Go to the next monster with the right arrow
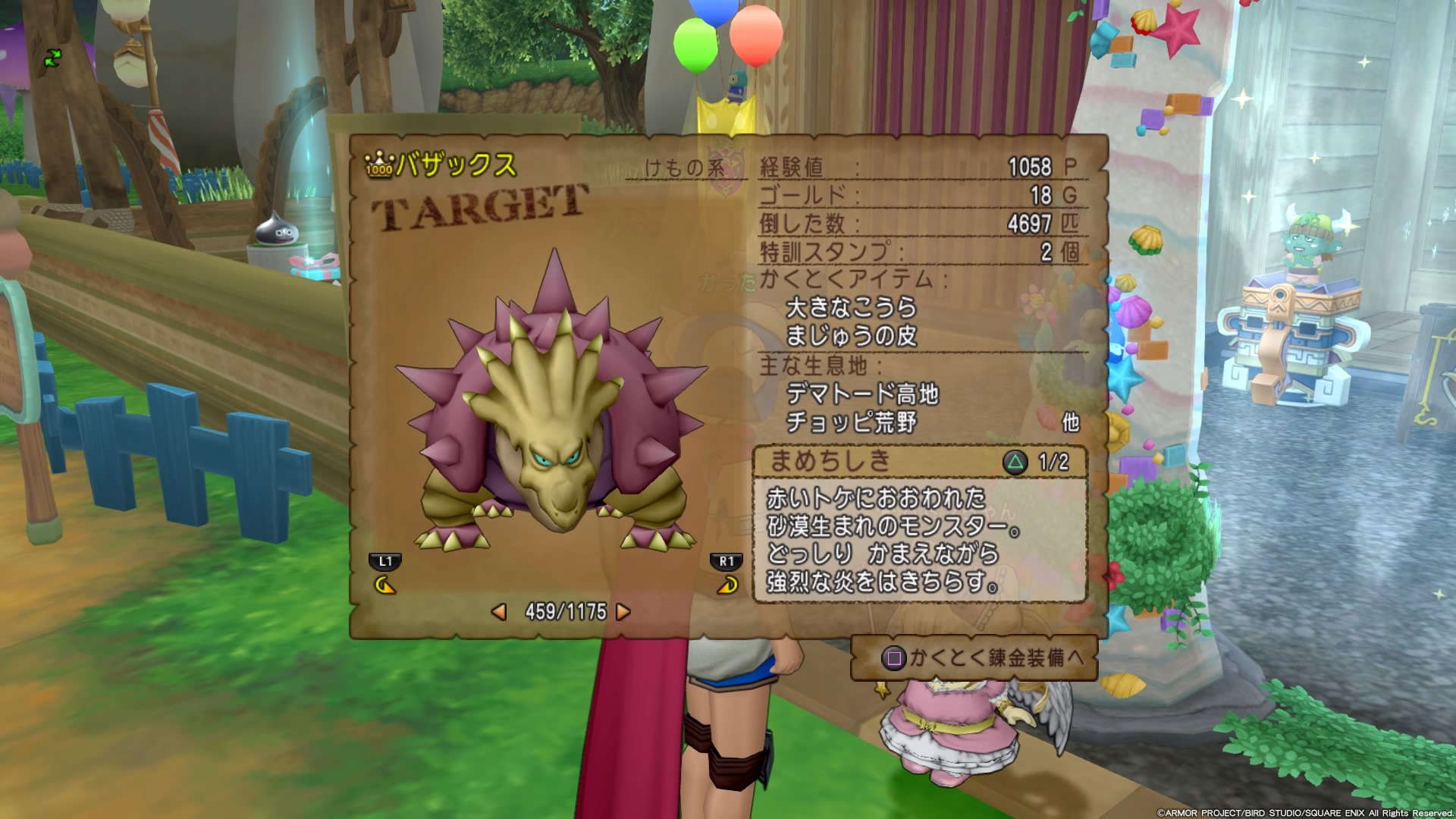 pos(623,612)
